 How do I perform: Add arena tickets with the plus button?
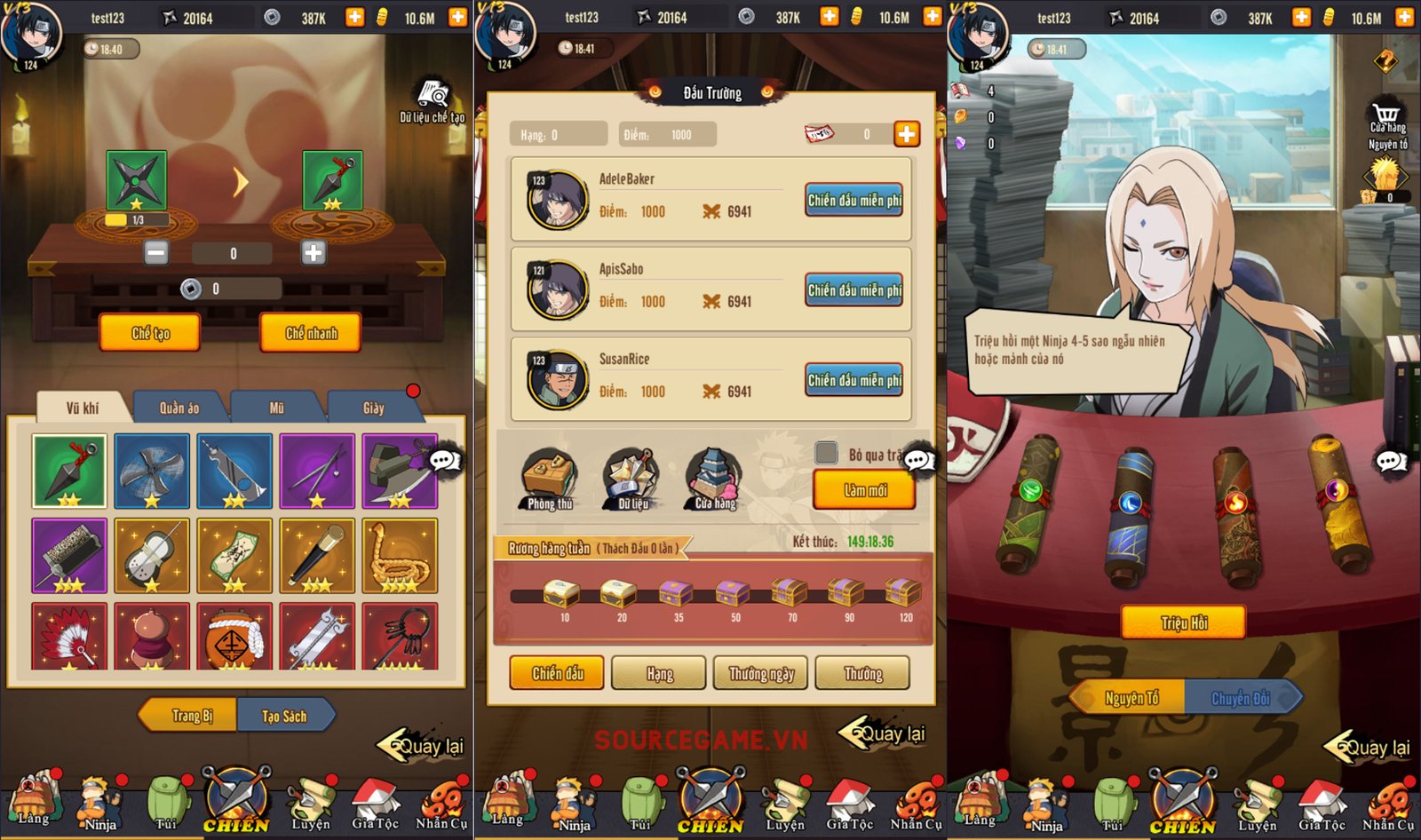[906, 134]
